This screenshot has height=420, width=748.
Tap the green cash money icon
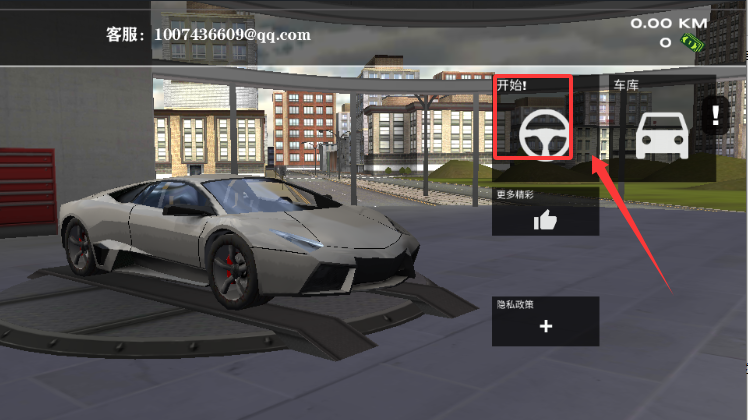pos(688,42)
